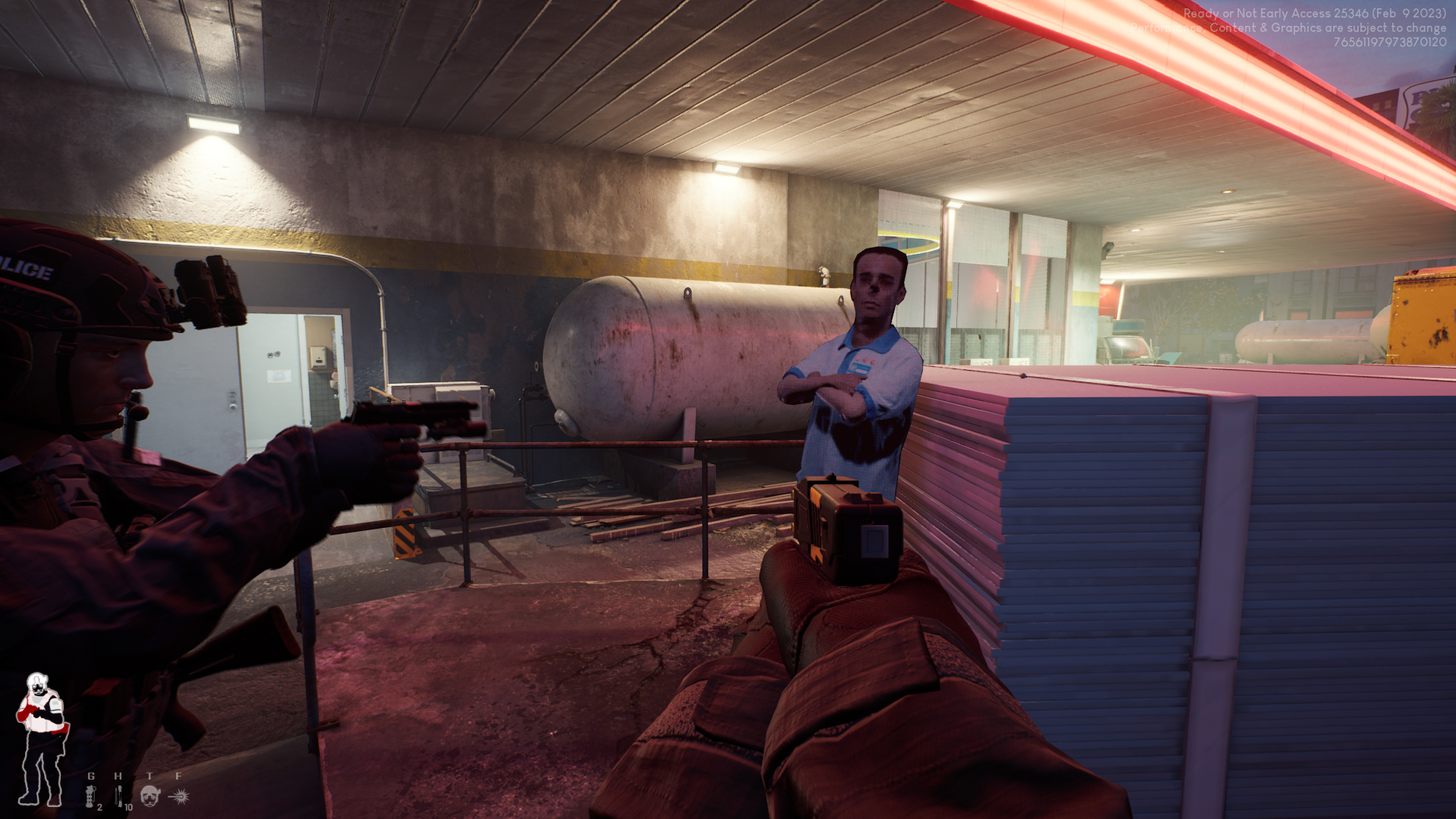Activate the weapon flashlight icon
1456x819 pixels.
(x=180, y=795)
